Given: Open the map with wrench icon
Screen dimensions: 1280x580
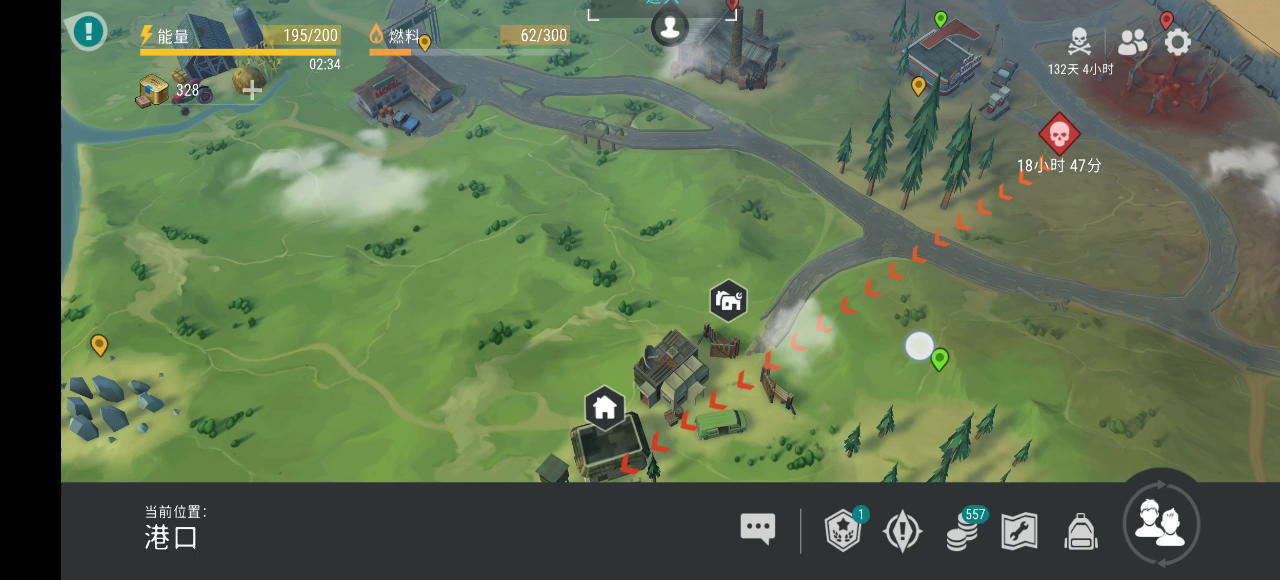Looking at the screenshot, I should [1019, 531].
